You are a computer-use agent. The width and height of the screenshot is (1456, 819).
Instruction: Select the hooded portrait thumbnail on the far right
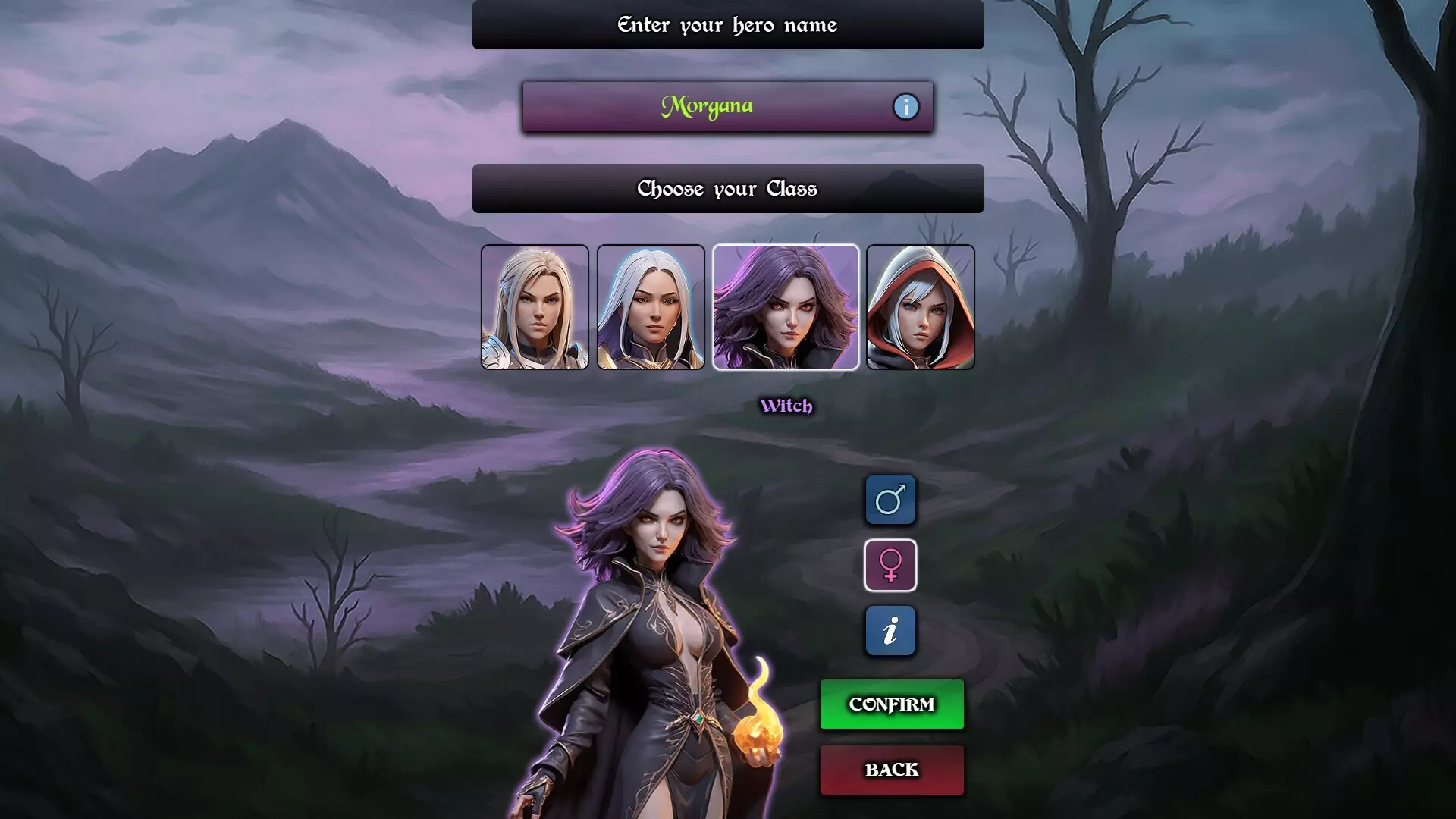click(x=921, y=306)
